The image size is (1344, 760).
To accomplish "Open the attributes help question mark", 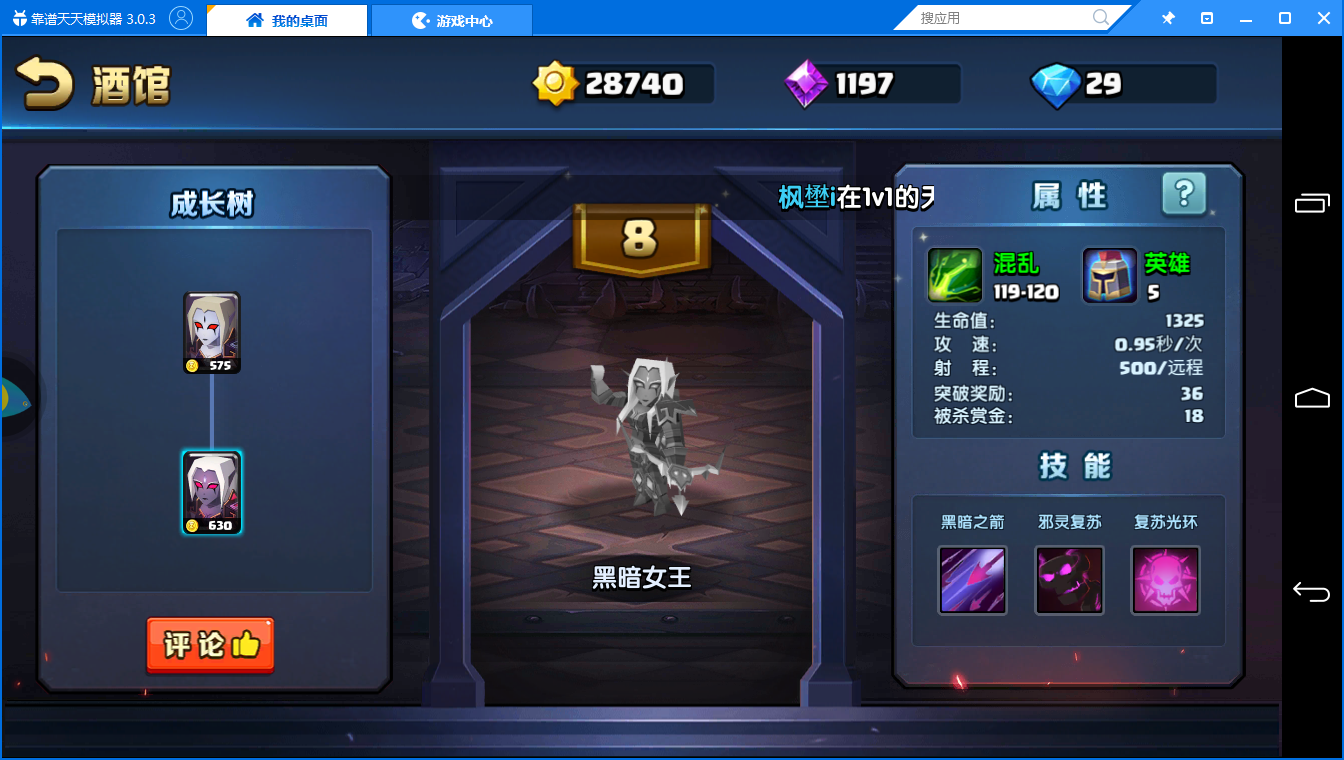I will (1184, 194).
